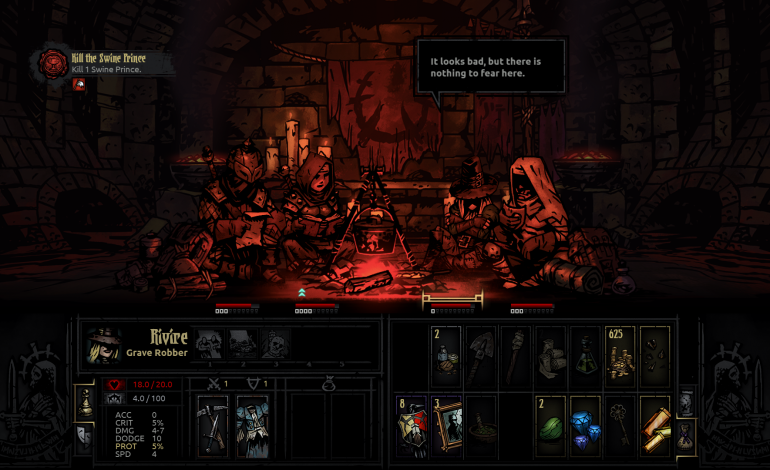This screenshot has width=770, height=470.
Task: Select the blue sapphire gems
Action: coord(585,424)
